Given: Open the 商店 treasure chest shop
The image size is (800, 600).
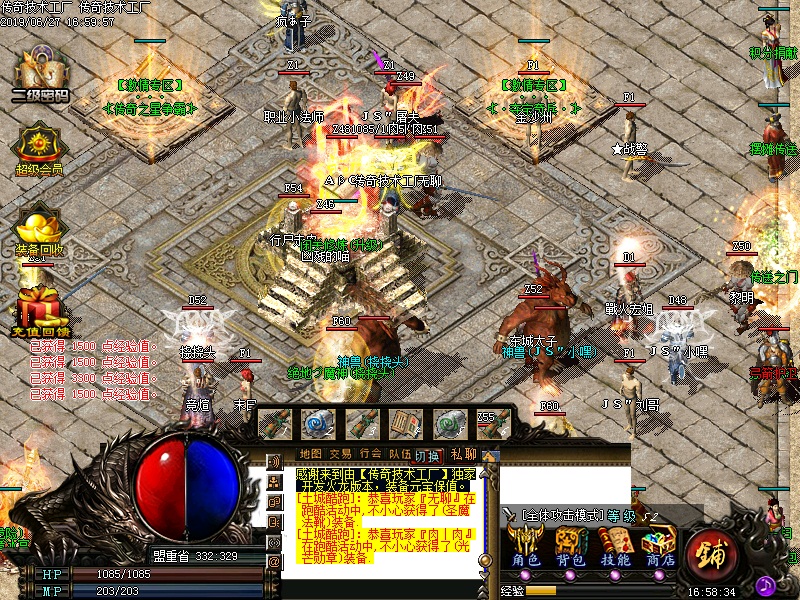Looking at the screenshot, I should [658, 546].
